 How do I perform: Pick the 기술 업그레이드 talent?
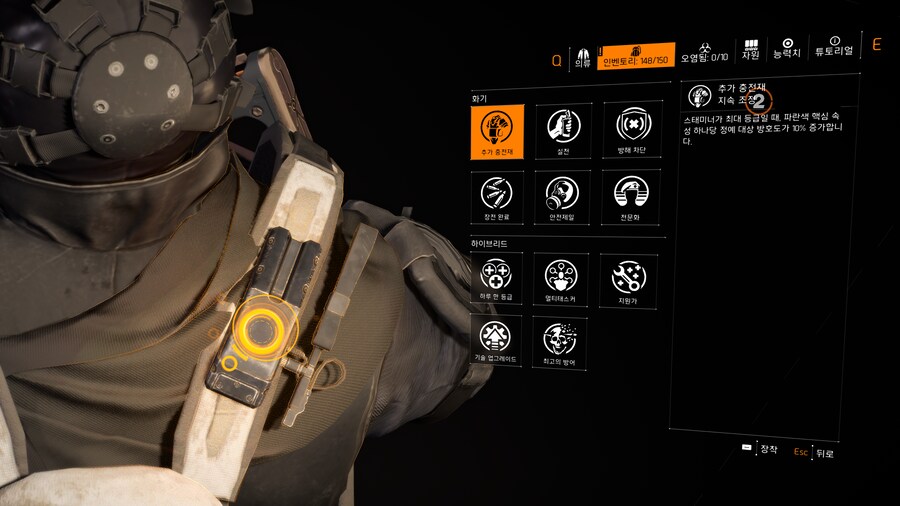pyautogui.click(x=497, y=342)
